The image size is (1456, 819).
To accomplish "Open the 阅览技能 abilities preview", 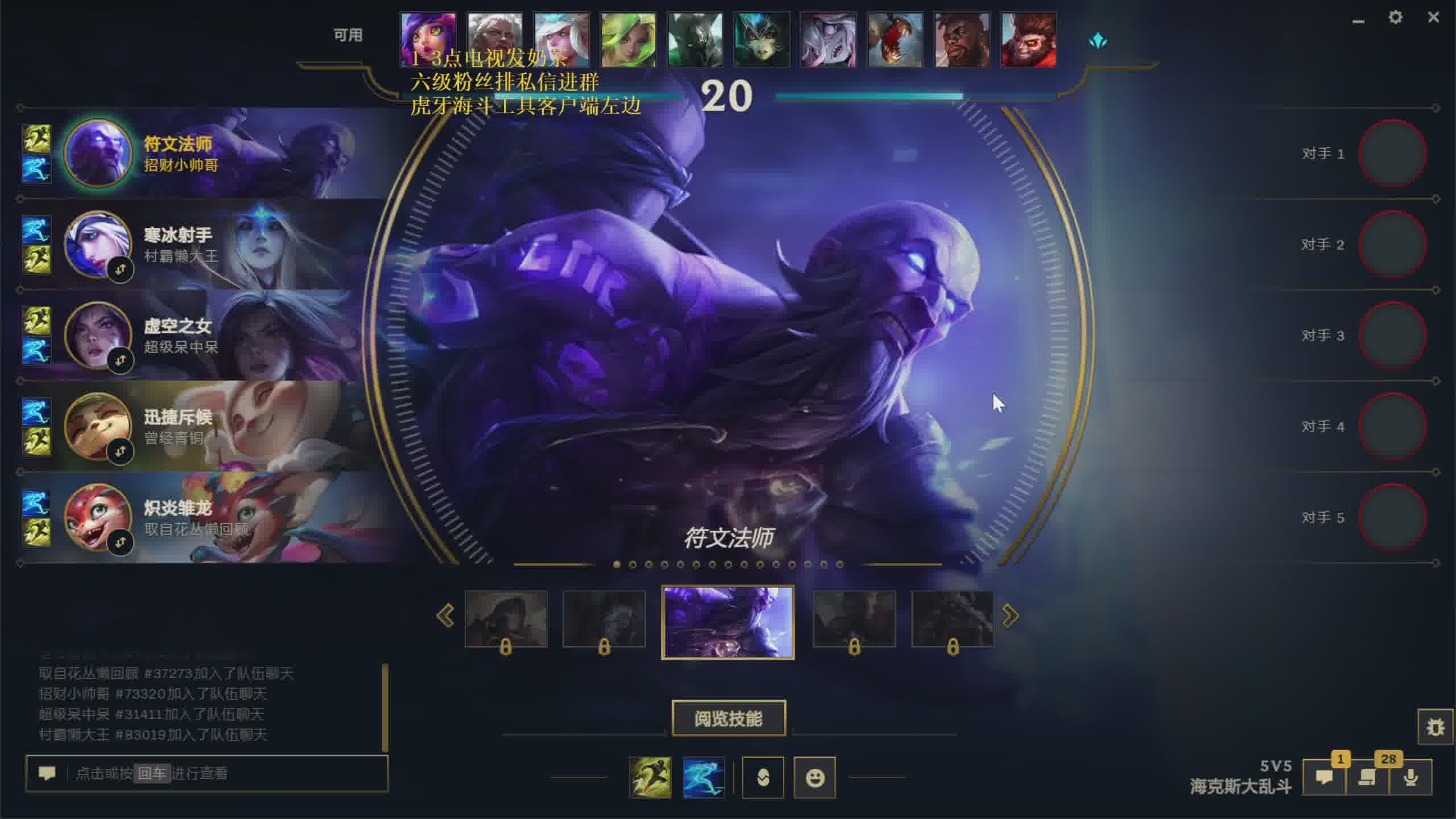I will tap(729, 718).
